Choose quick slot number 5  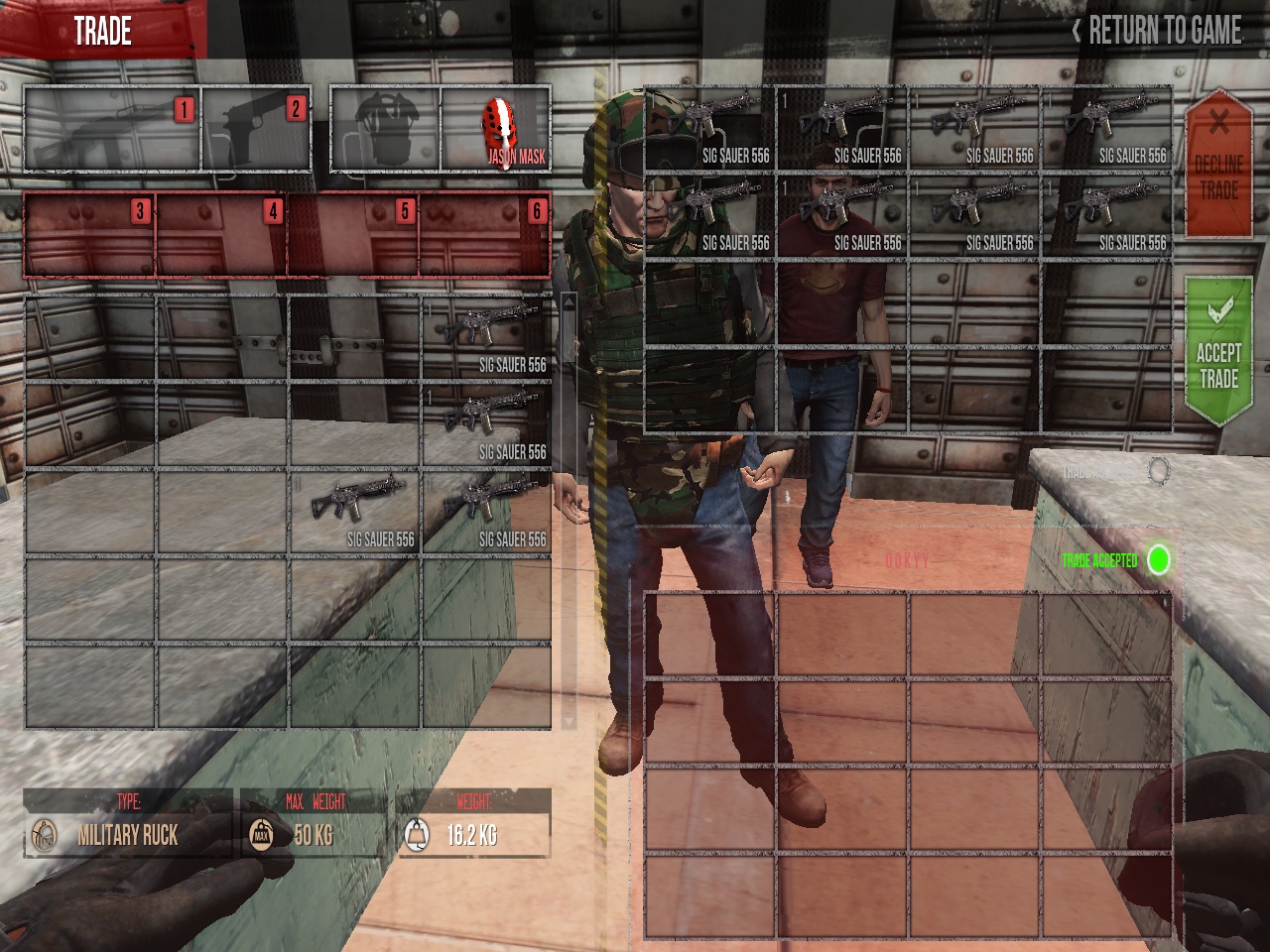click(353, 235)
